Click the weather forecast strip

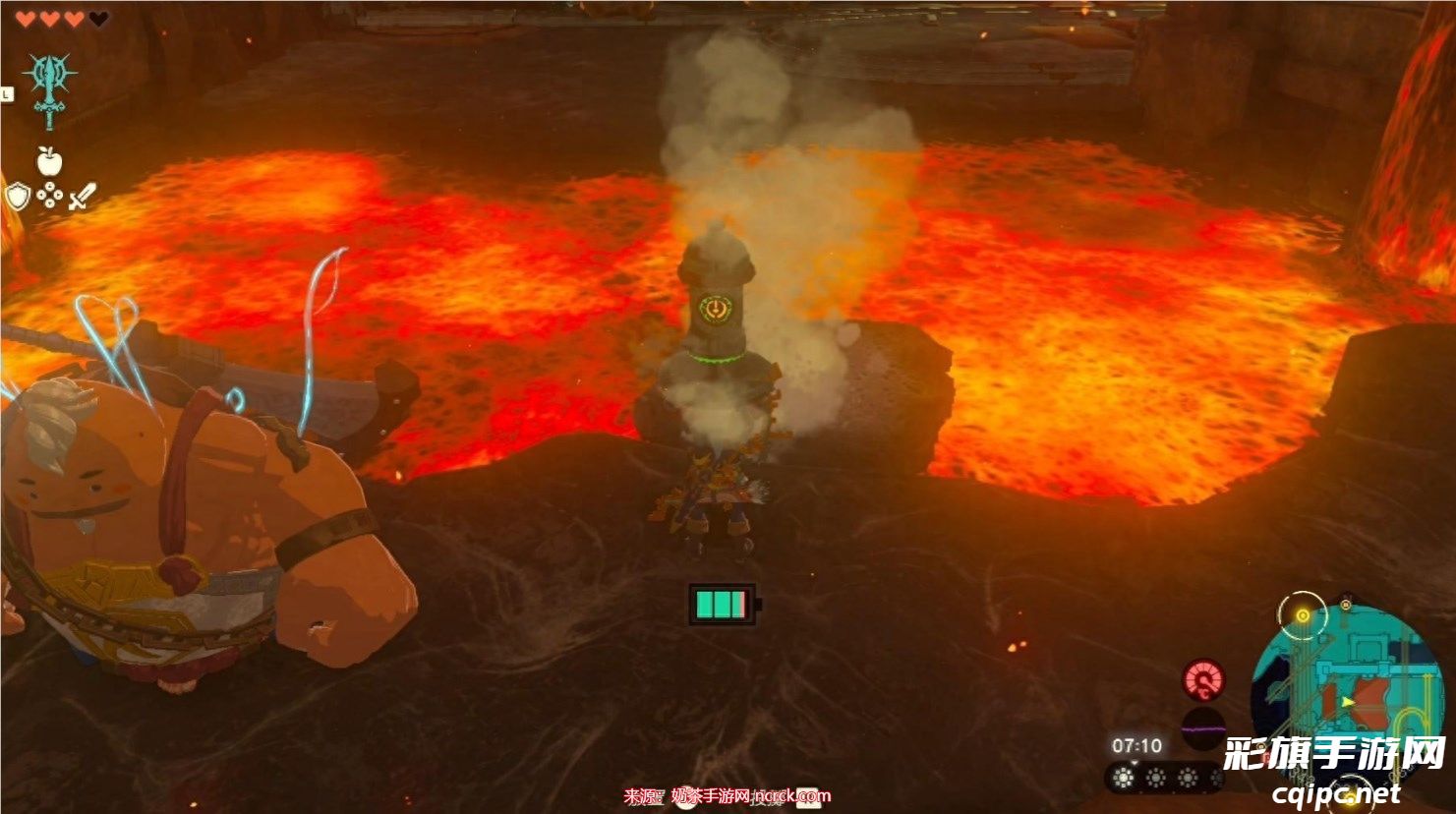click(1164, 779)
